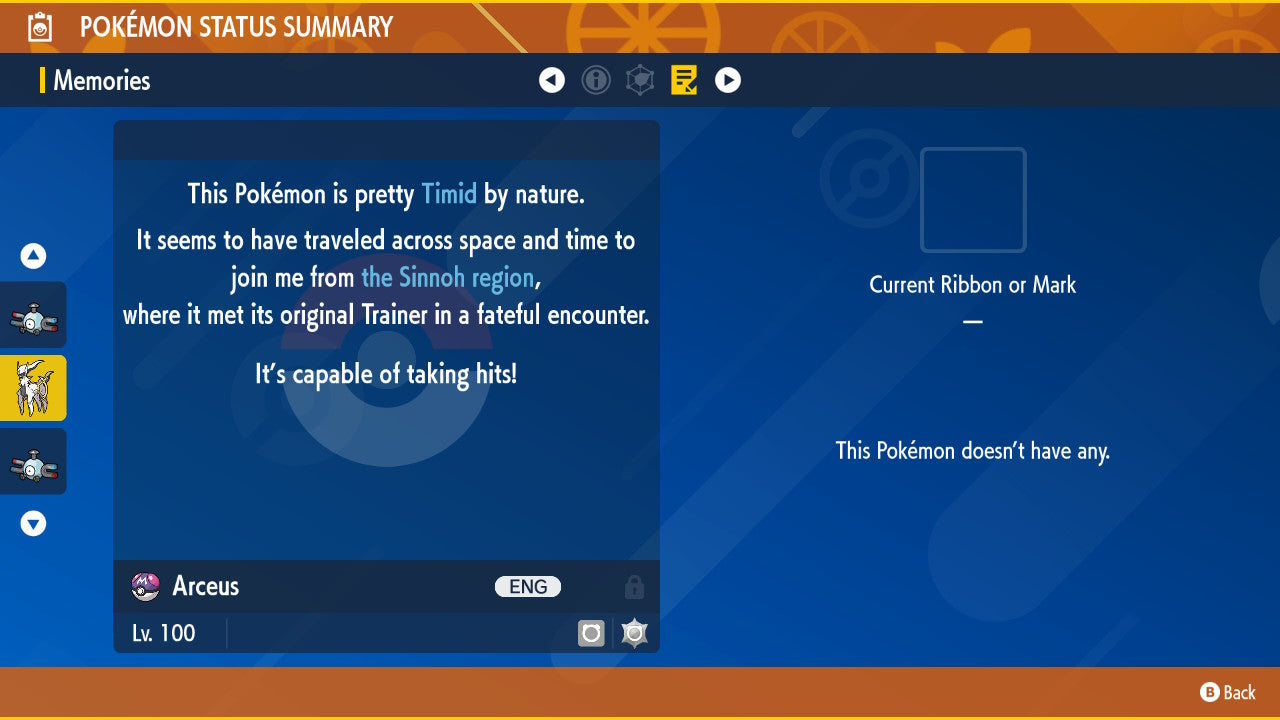Select the Arceus sprite in the sidebar
Screen dimensions: 1280x720
coord(32,388)
